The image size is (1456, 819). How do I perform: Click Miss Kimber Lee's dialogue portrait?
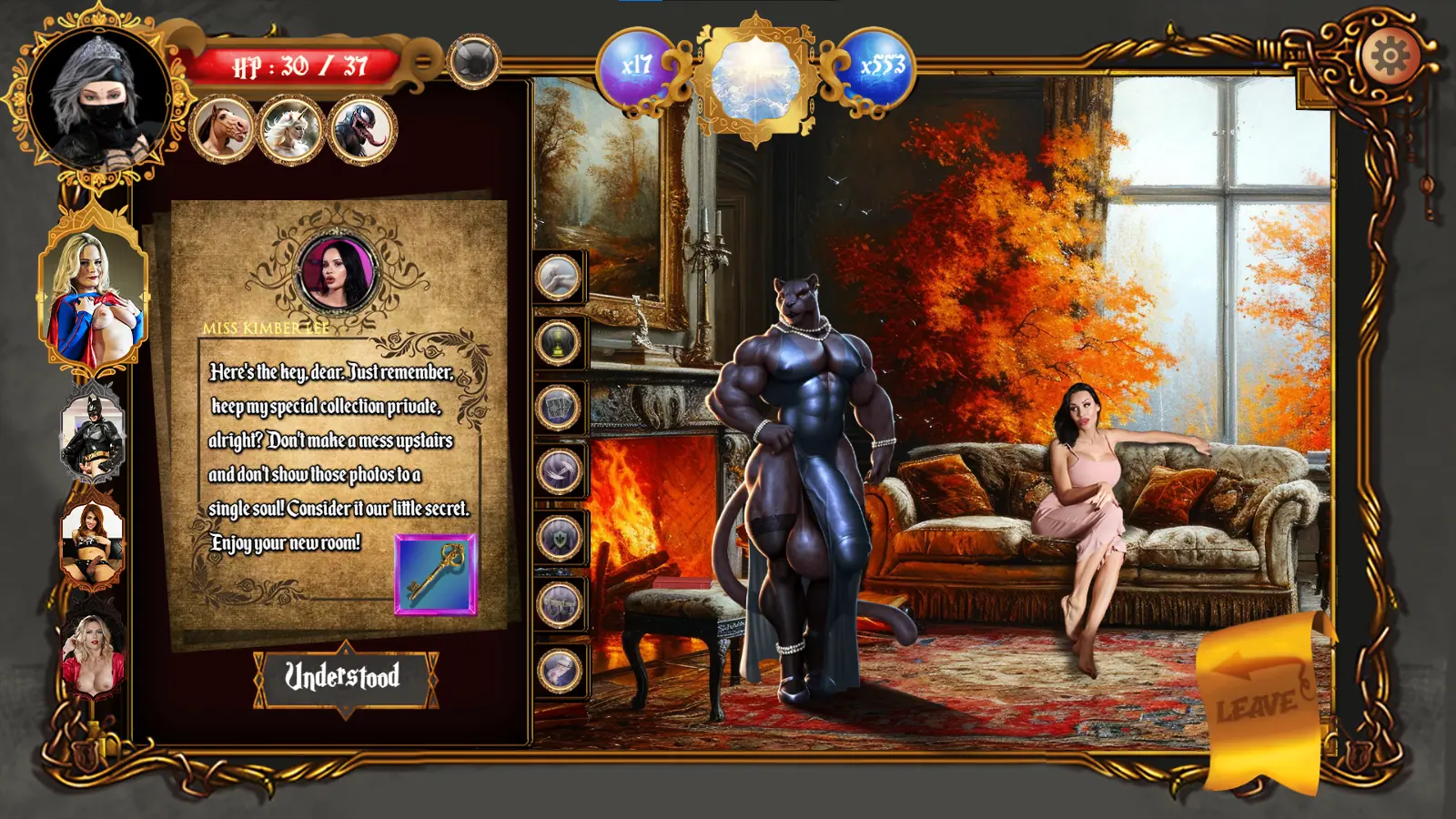337,271
